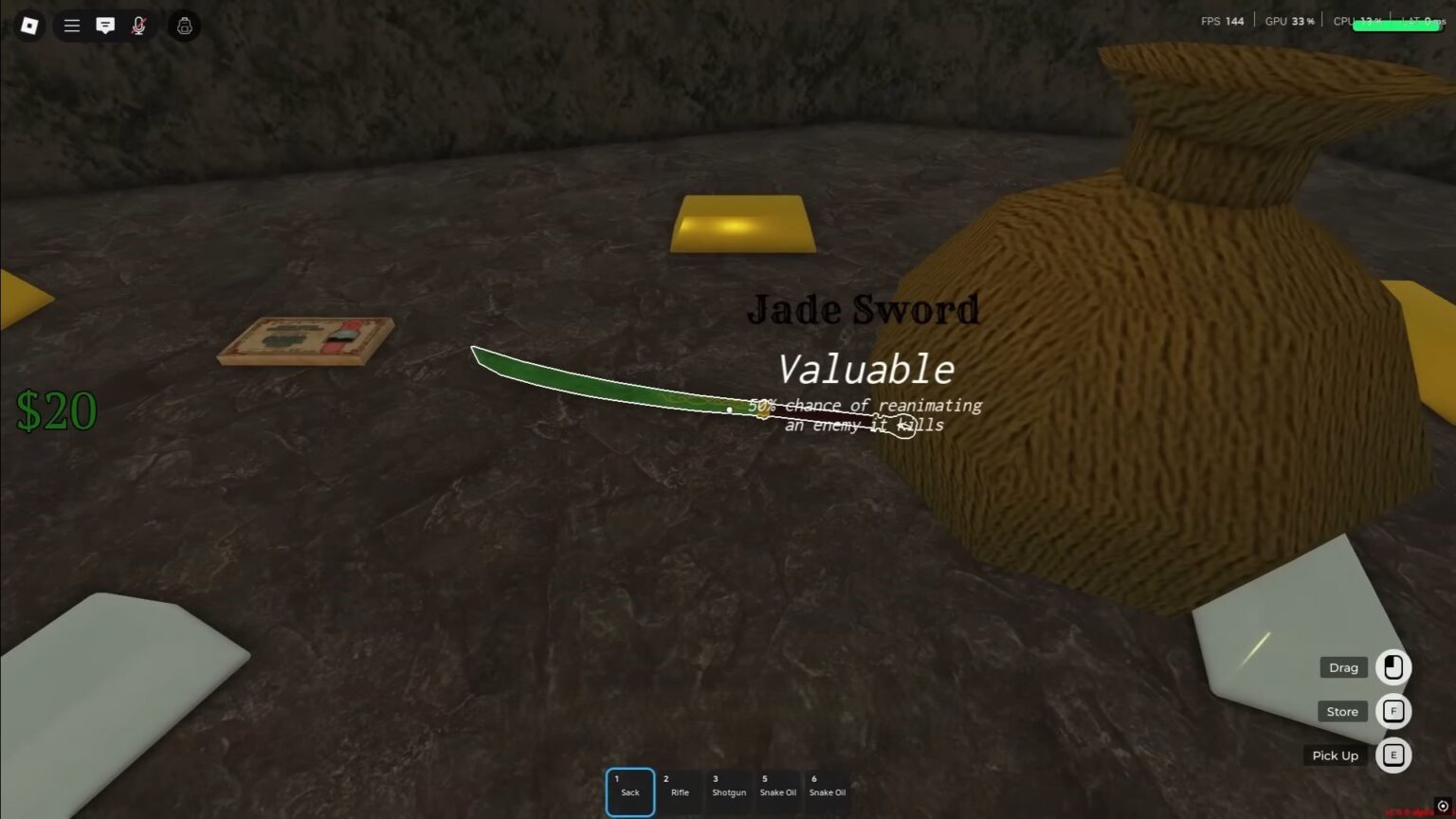The height and width of the screenshot is (819, 1456).
Task: Switch to hotbar slot 2 Rifle
Action: (680, 791)
